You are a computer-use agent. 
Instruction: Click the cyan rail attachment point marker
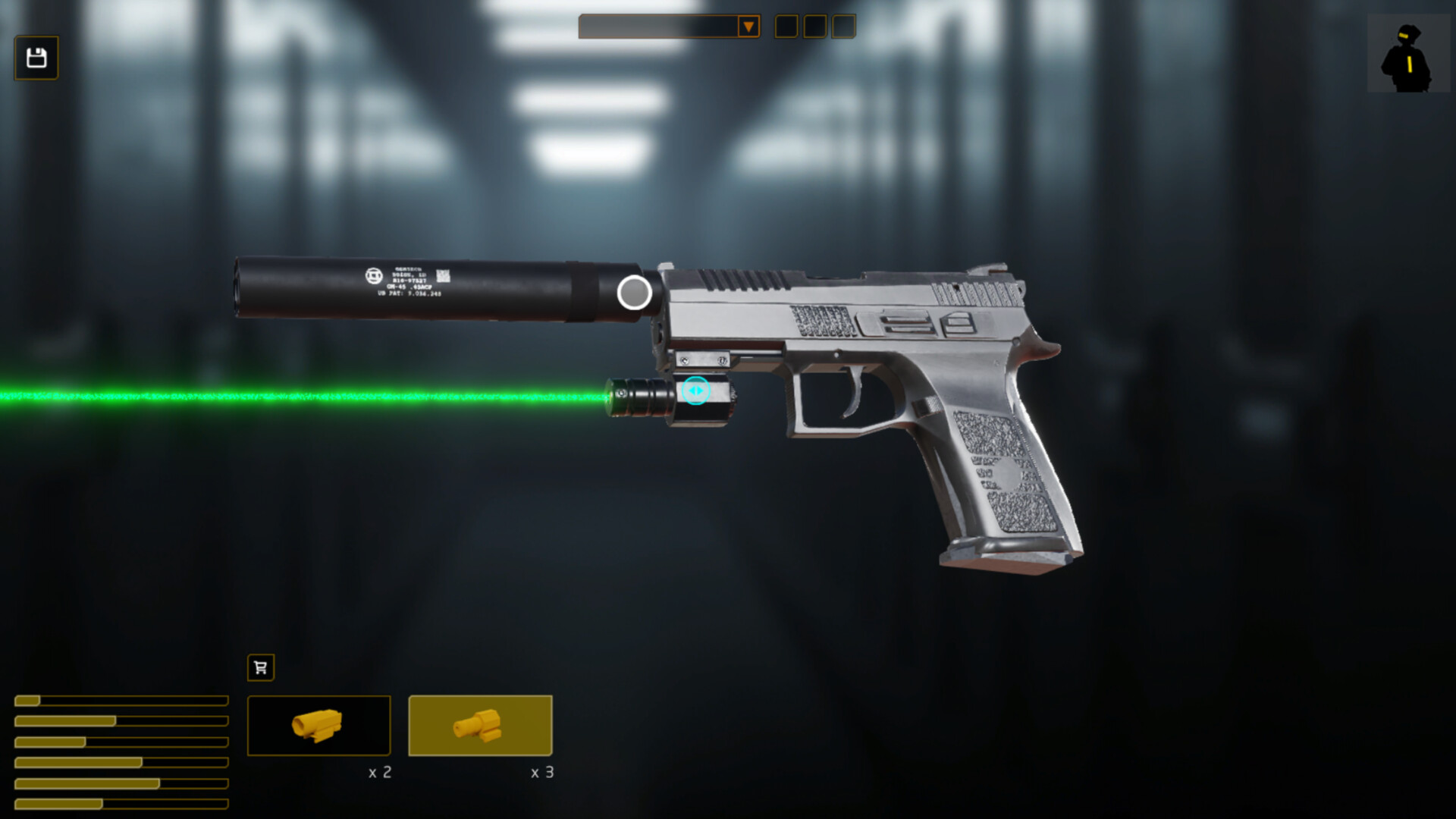(x=695, y=391)
